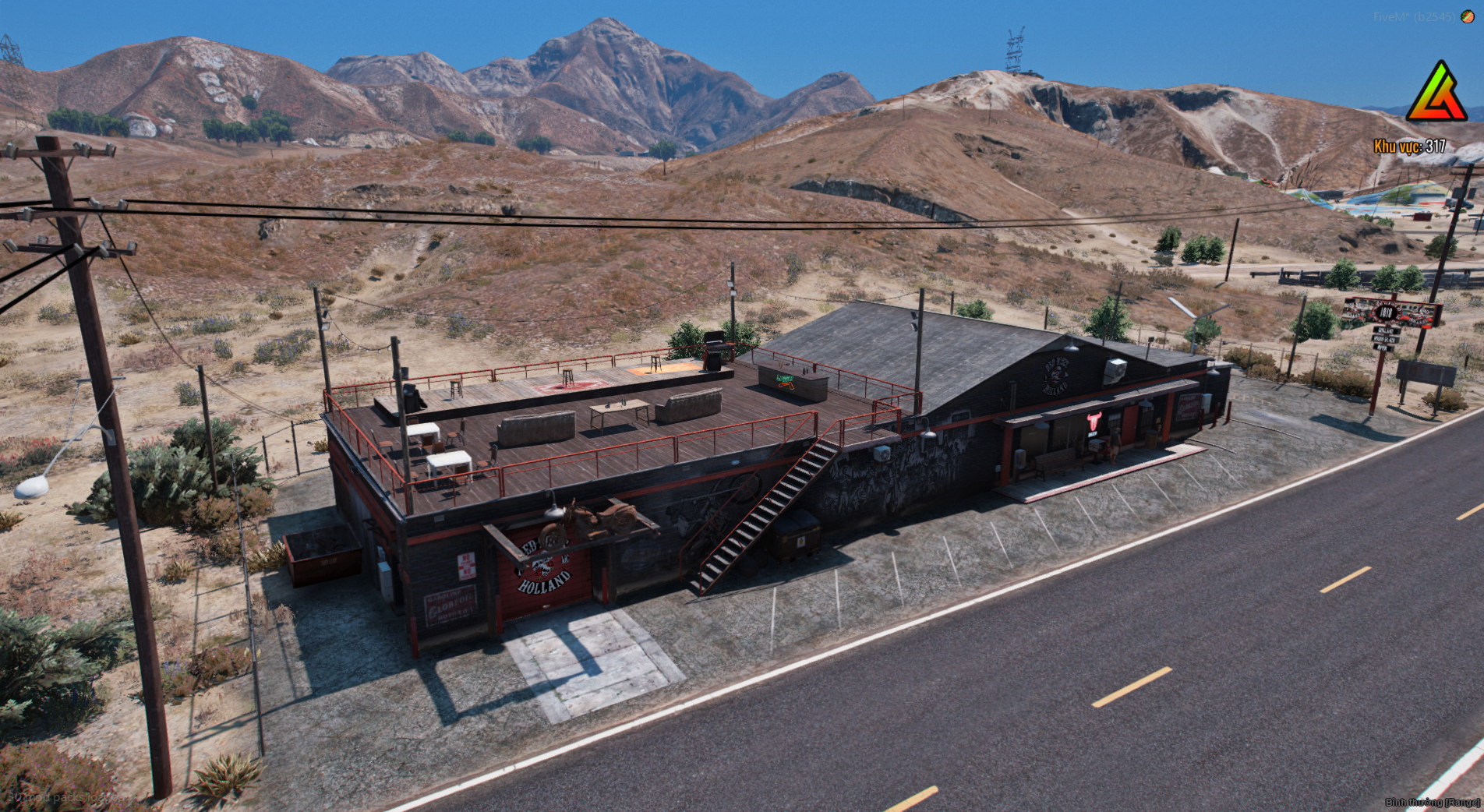Click the FiveM taco icon
The image size is (1484, 812).
click(1467, 16)
